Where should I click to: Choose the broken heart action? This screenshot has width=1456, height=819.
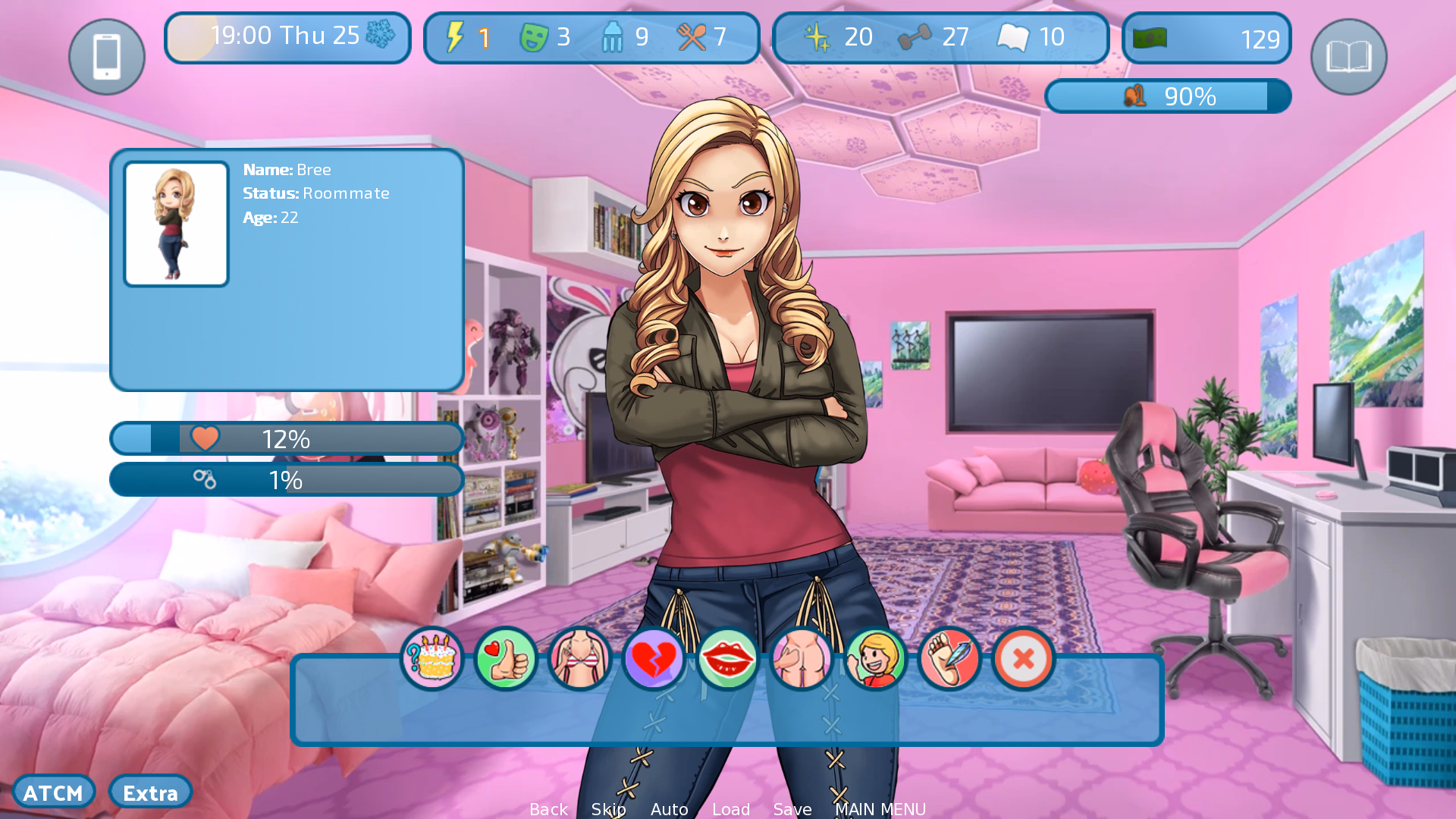pos(654,658)
